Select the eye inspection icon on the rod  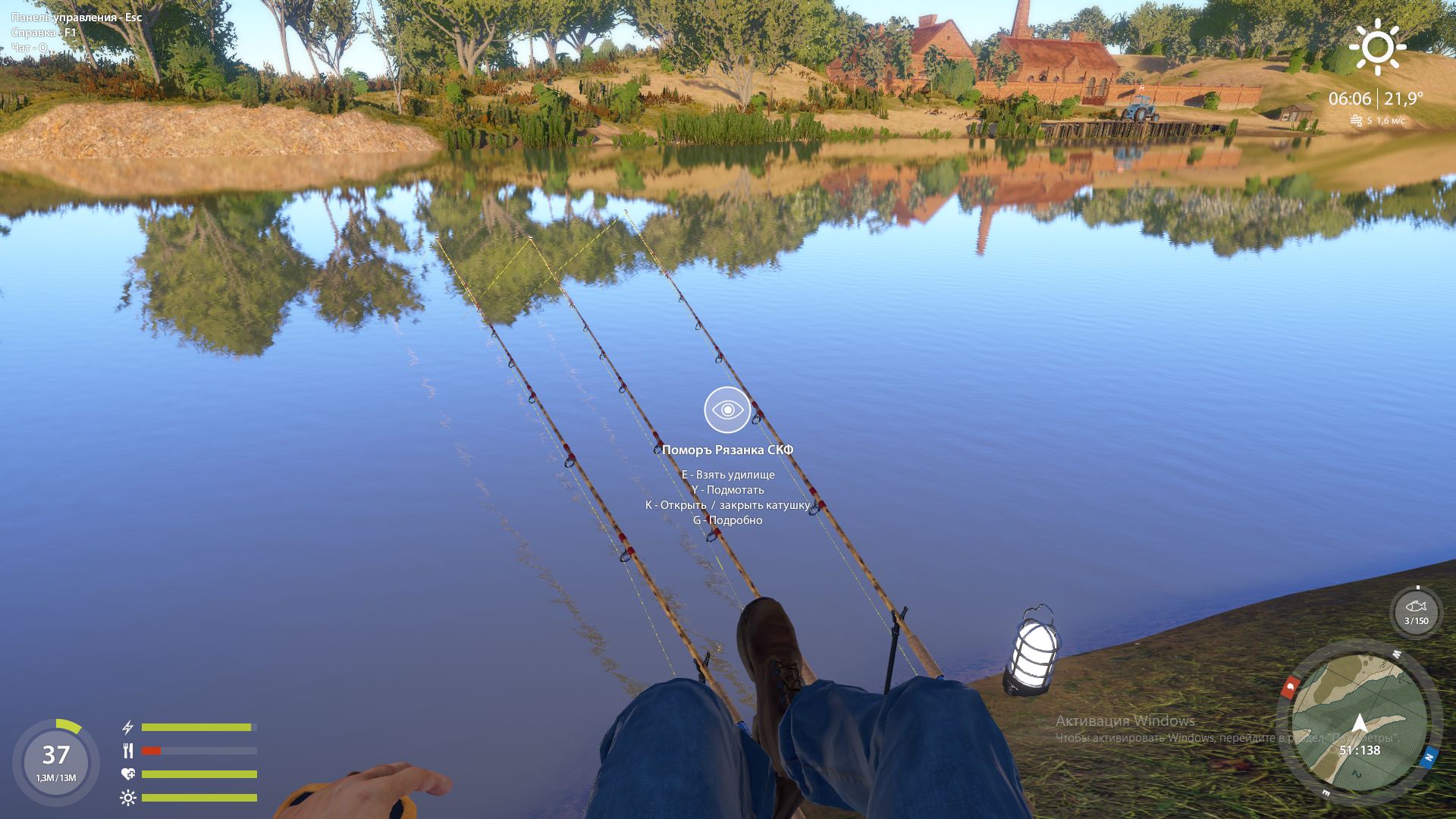pyautogui.click(x=726, y=409)
